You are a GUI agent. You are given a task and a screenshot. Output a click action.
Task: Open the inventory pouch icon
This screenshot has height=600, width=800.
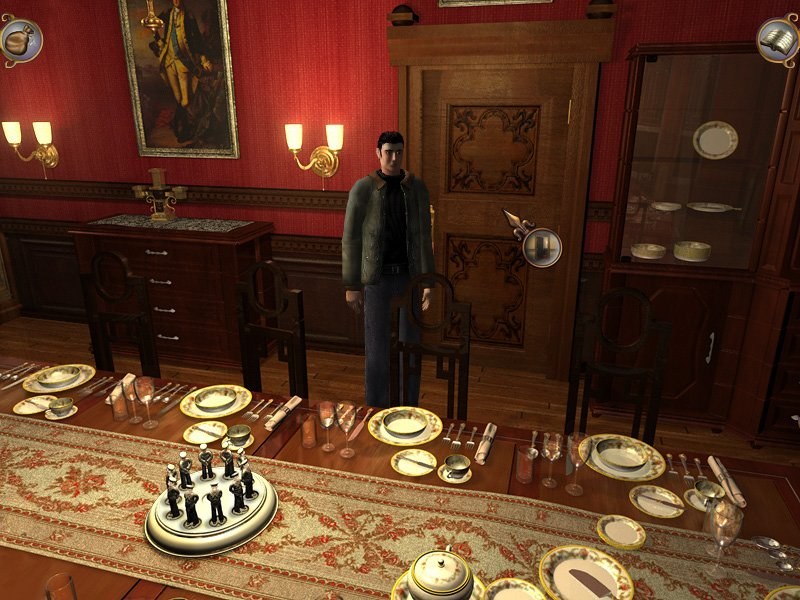20,40
